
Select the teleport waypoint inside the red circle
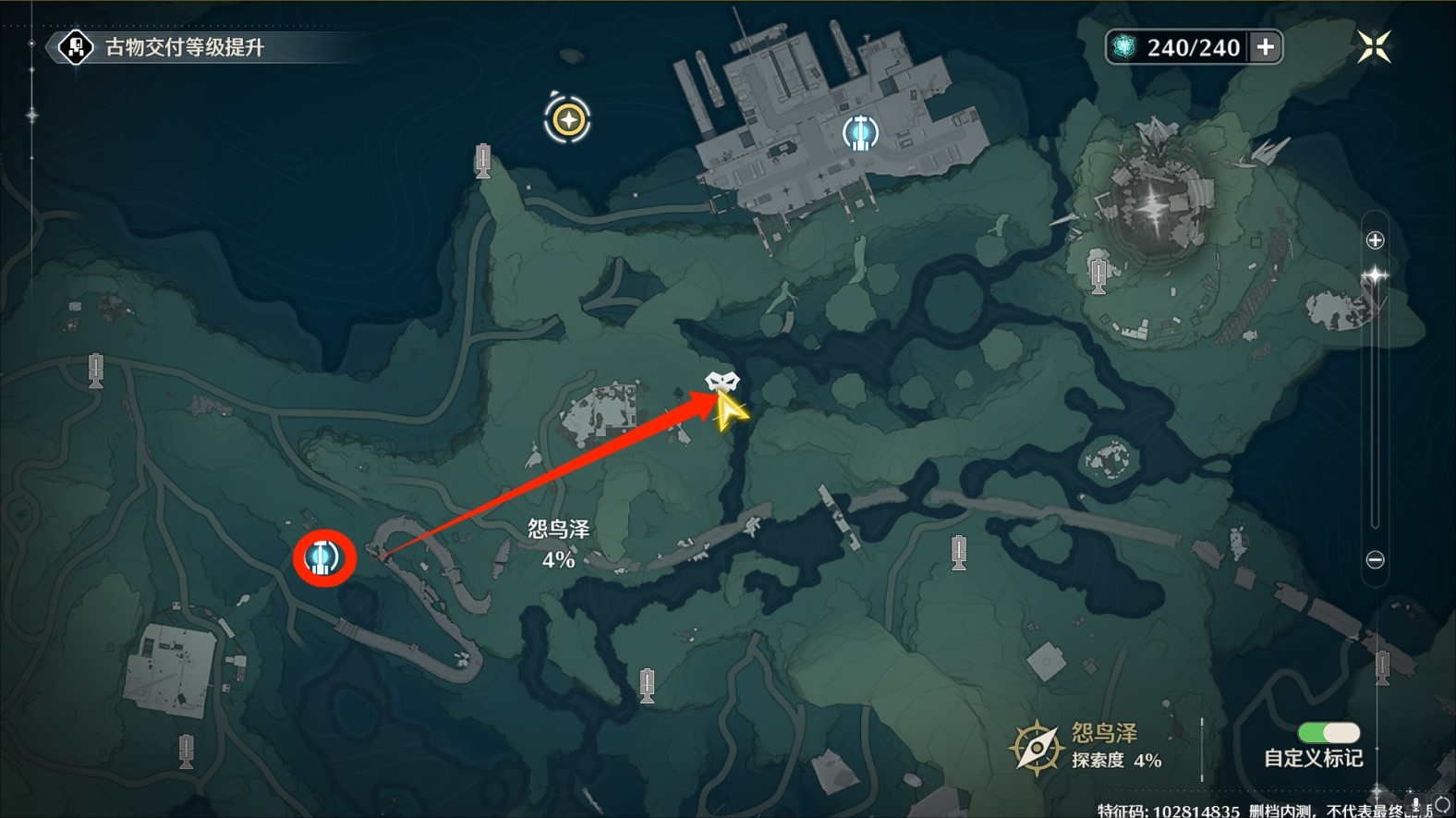[322, 556]
